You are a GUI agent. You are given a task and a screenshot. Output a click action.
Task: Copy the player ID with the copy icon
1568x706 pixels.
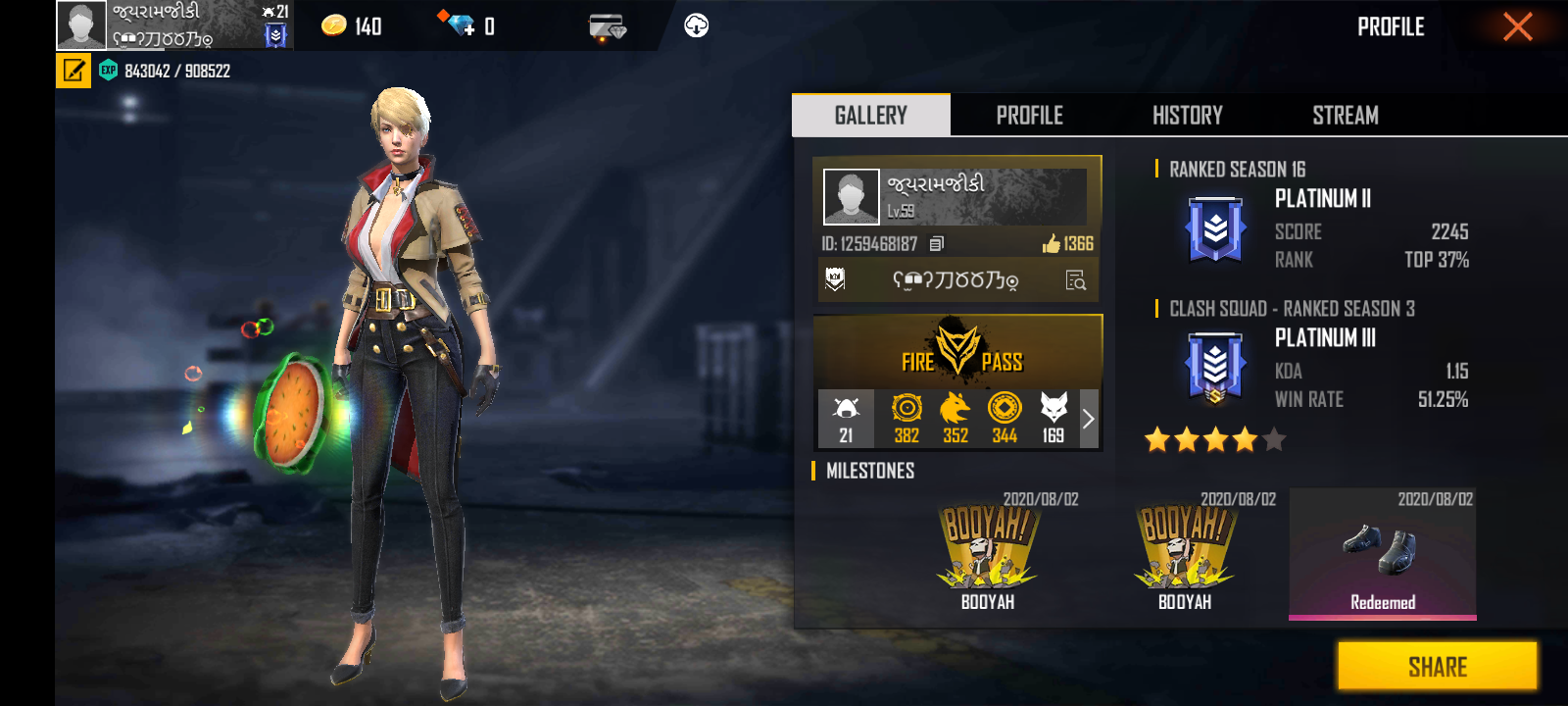(x=937, y=243)
